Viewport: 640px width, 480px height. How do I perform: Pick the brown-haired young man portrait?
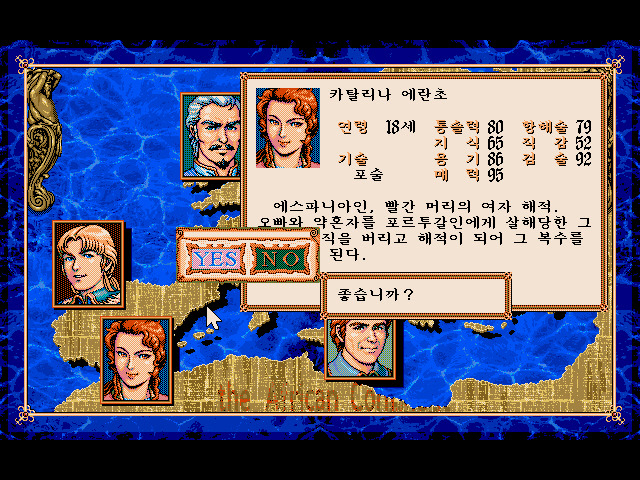(x=361, y=347)
